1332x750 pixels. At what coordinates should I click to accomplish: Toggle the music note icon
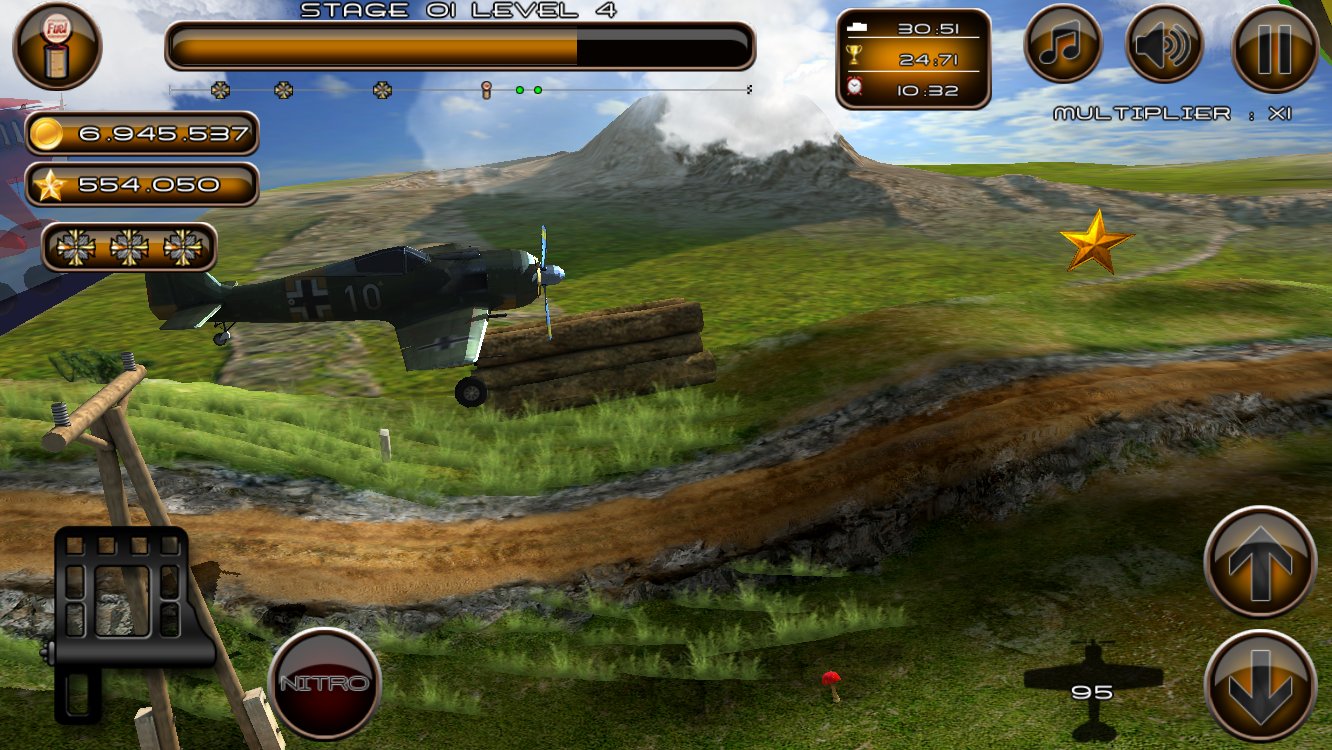point(1063,45)
